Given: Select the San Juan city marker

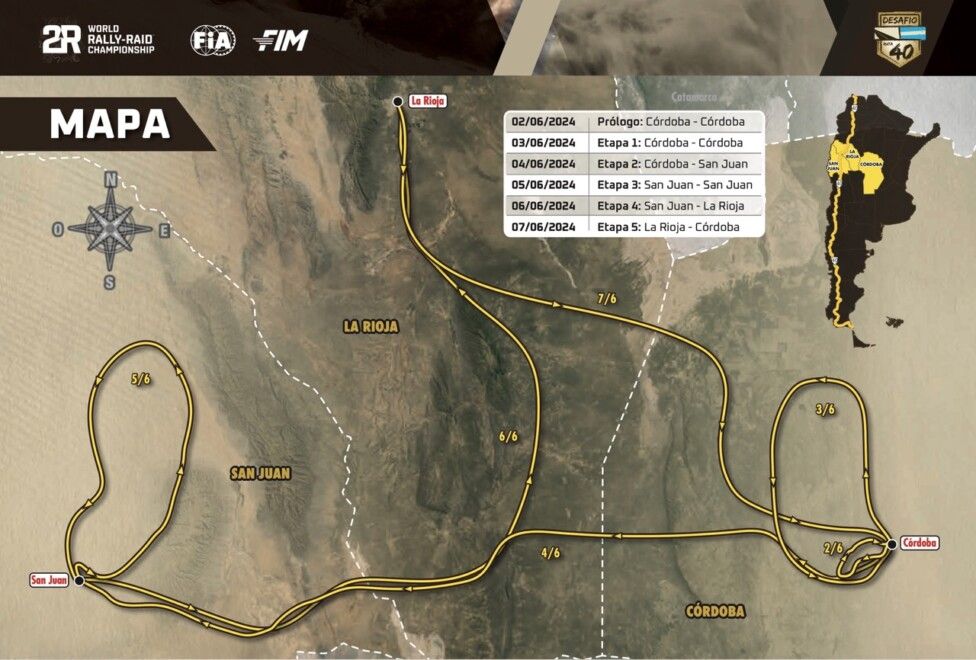Looking at the screenshot, I should click(x=78, y=579).
